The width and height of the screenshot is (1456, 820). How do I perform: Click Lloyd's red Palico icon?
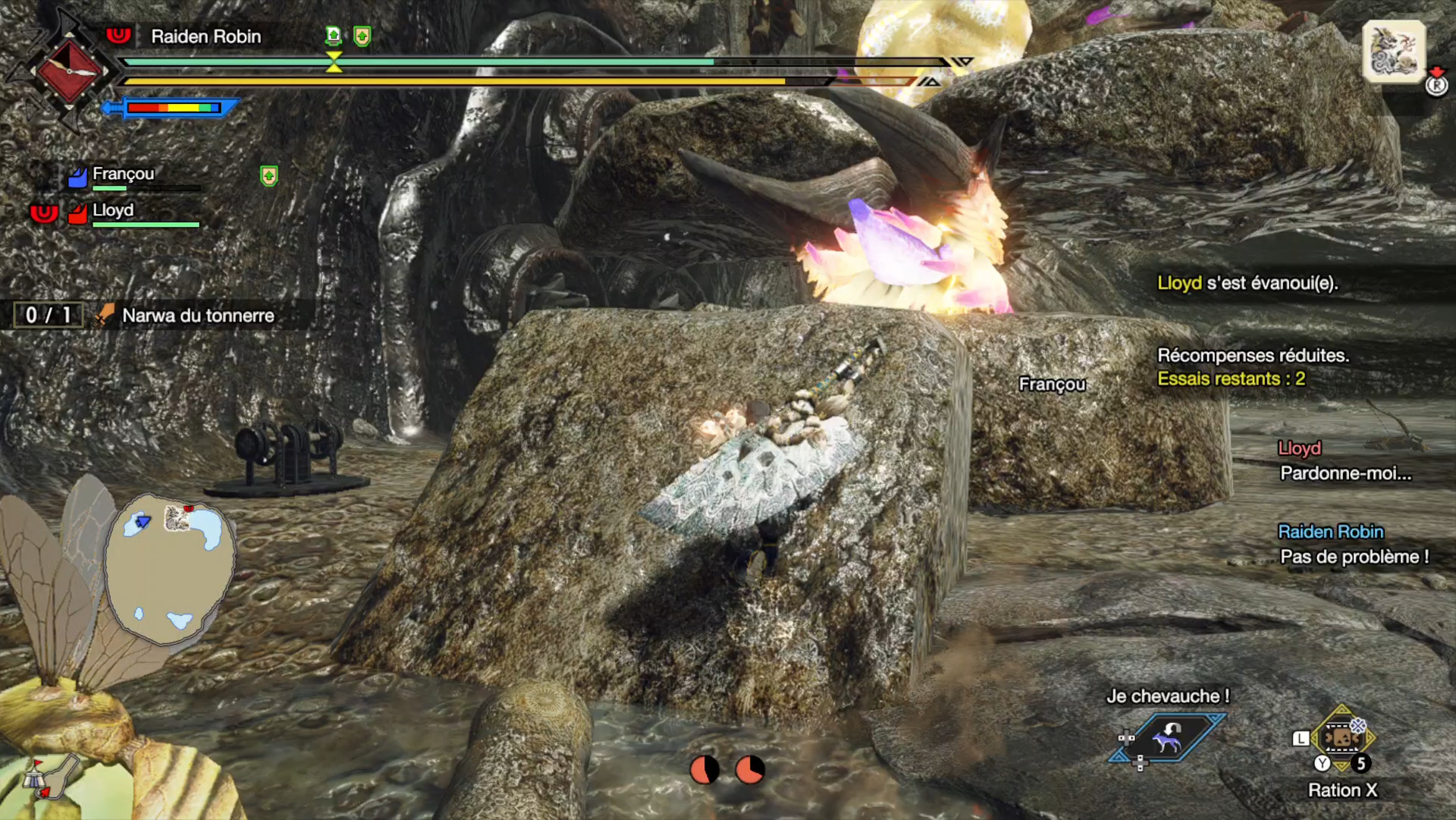[76, 213]
